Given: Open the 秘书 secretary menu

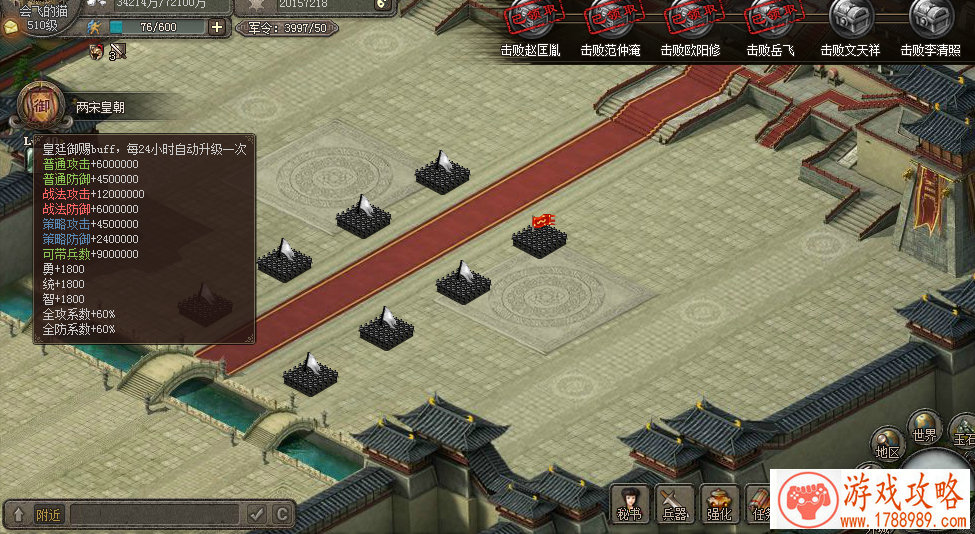Looking at the screenshot, I should 631,501.
